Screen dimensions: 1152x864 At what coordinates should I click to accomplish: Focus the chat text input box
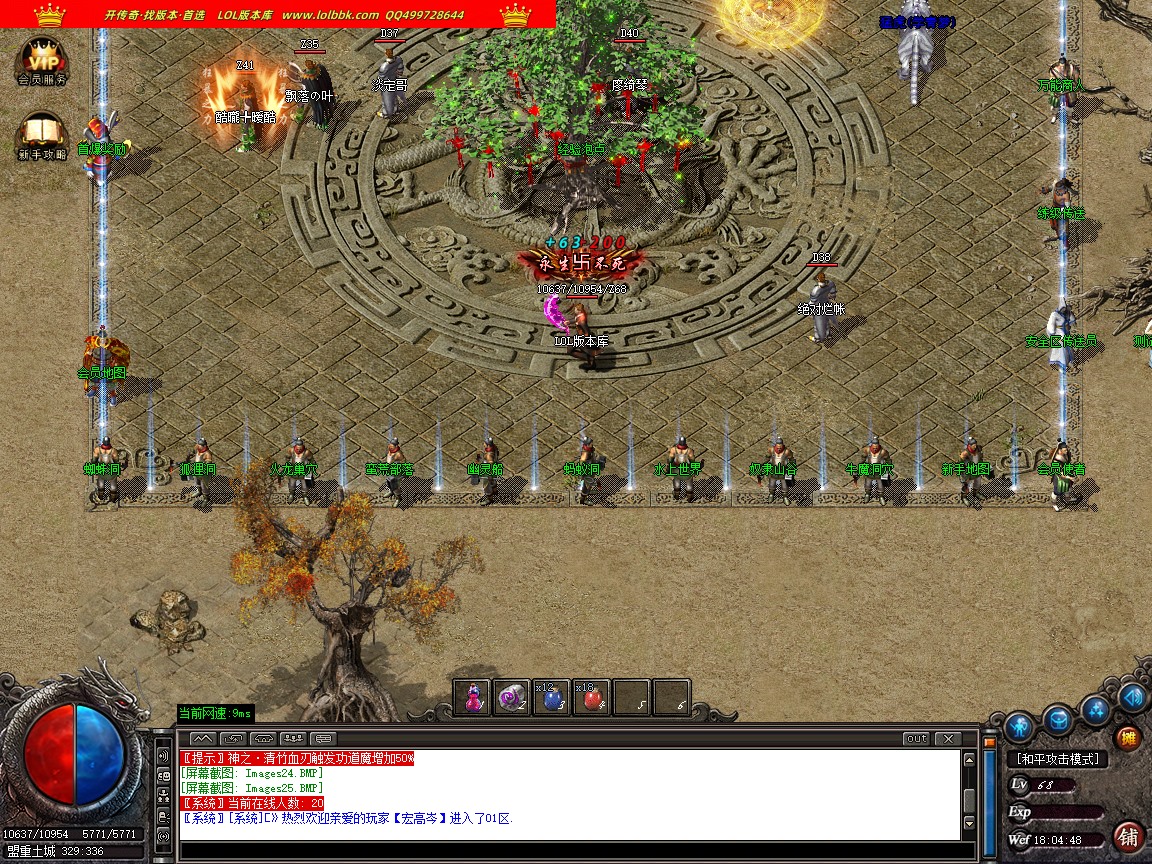tap(570, 848)
